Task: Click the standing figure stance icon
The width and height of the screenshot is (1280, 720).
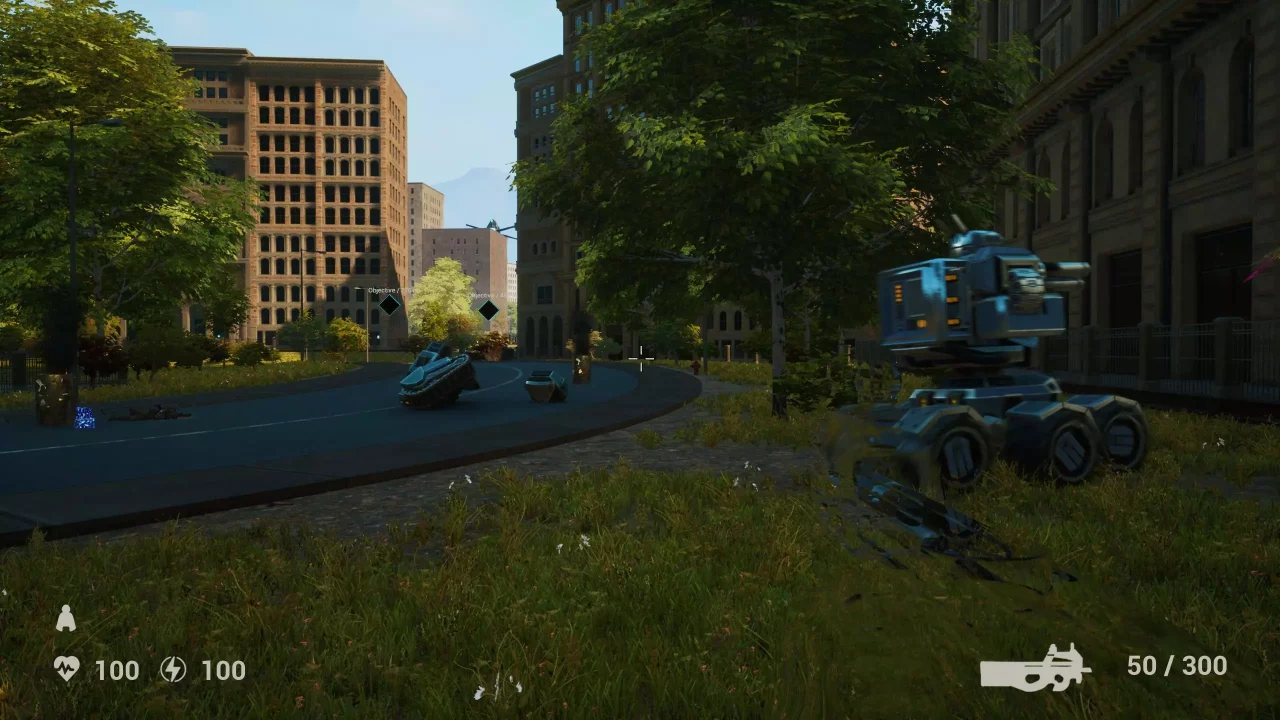Action: click(x=66, y=619)
